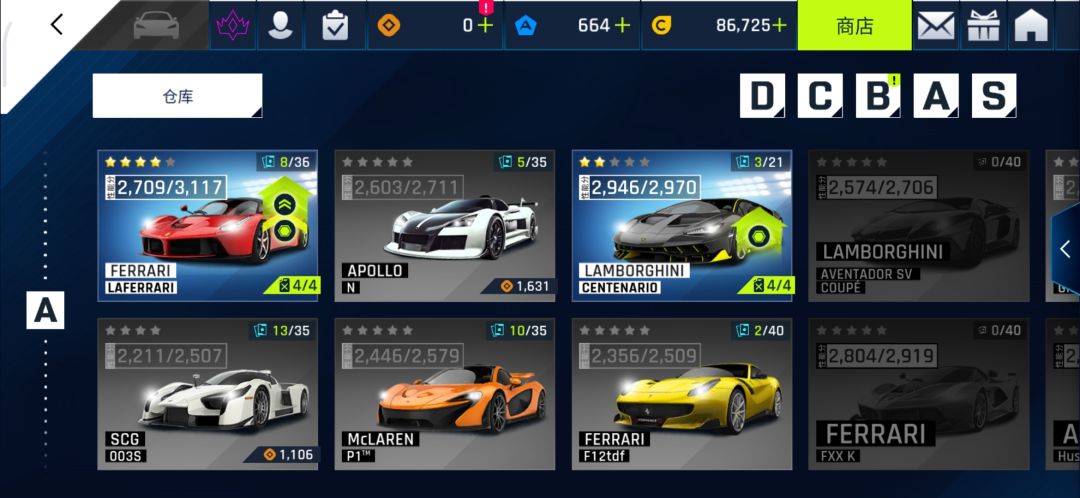Switch to class B cars
1080x498 pixels.
click(878, 96)
